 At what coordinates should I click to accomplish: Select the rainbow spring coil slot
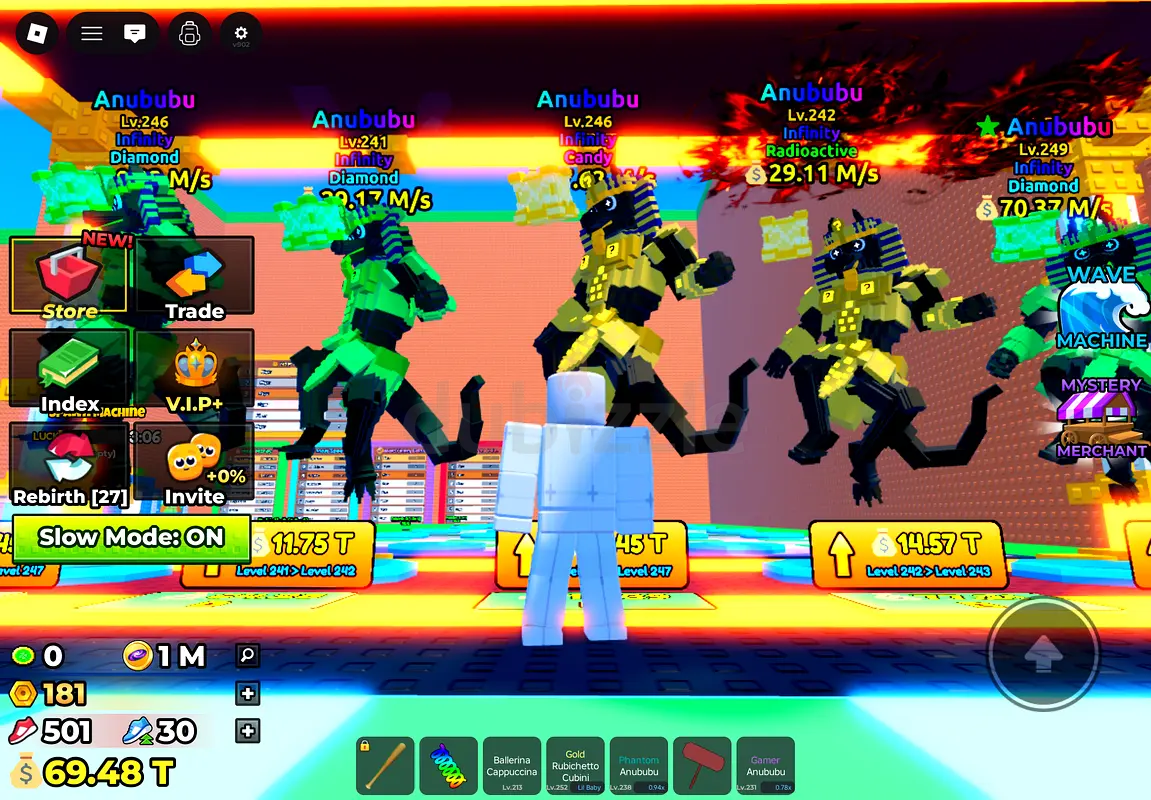pos(448,767)
